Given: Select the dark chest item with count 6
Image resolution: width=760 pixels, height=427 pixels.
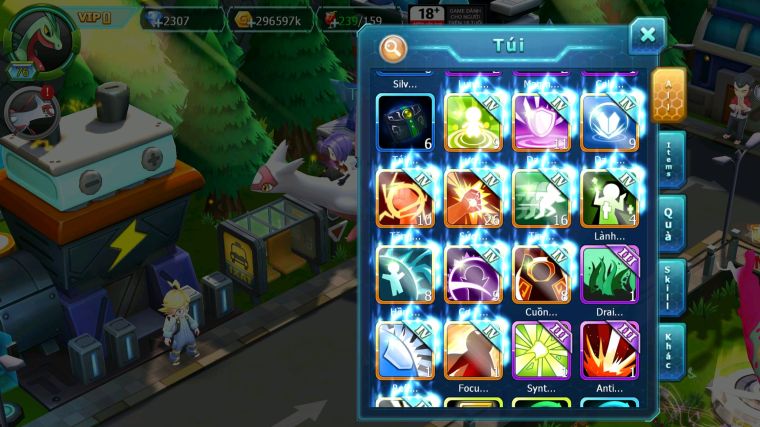Looking at the screenshot, I should tap(405, 122).
